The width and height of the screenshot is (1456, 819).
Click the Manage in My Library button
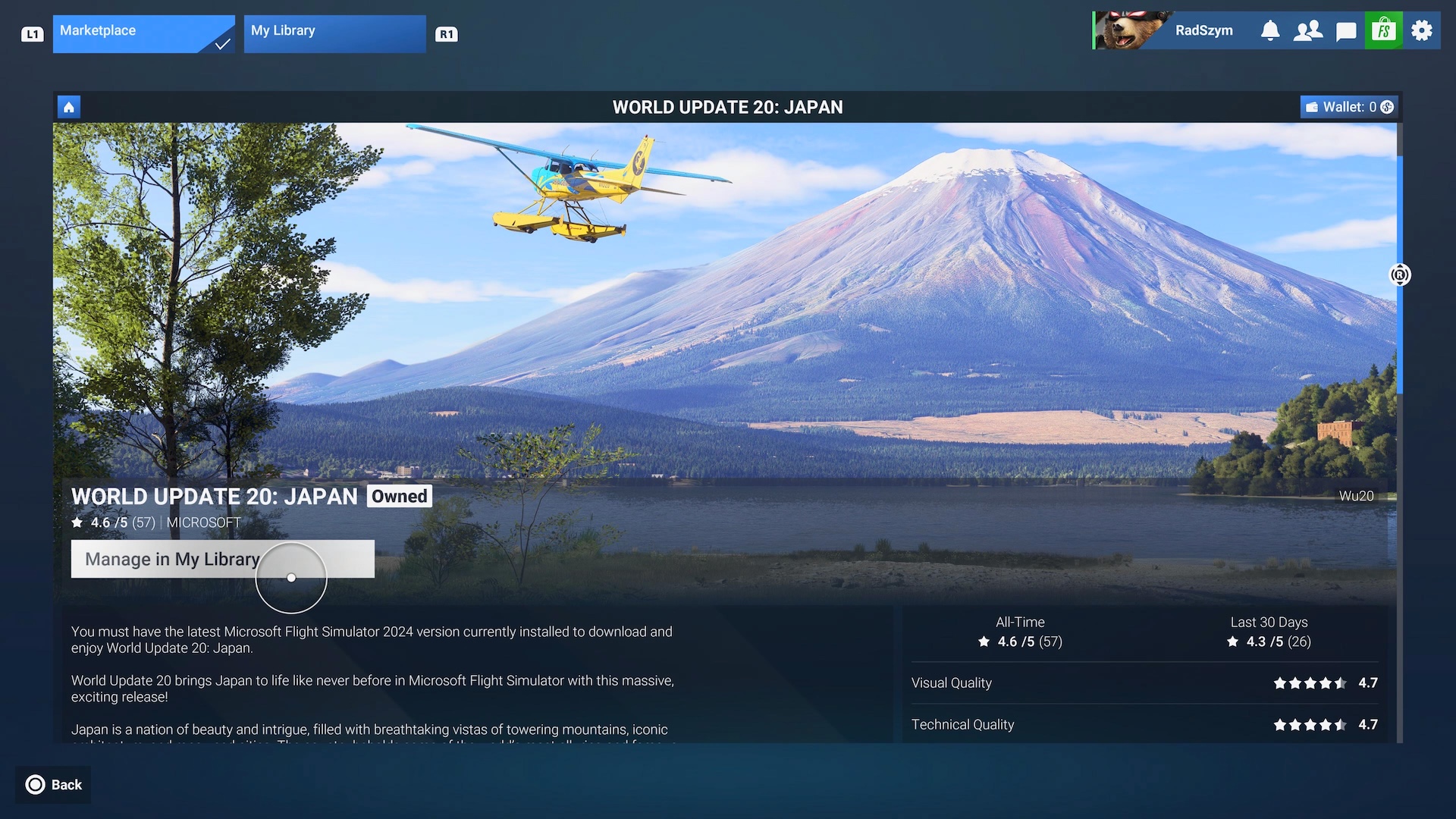click(222, 559)
